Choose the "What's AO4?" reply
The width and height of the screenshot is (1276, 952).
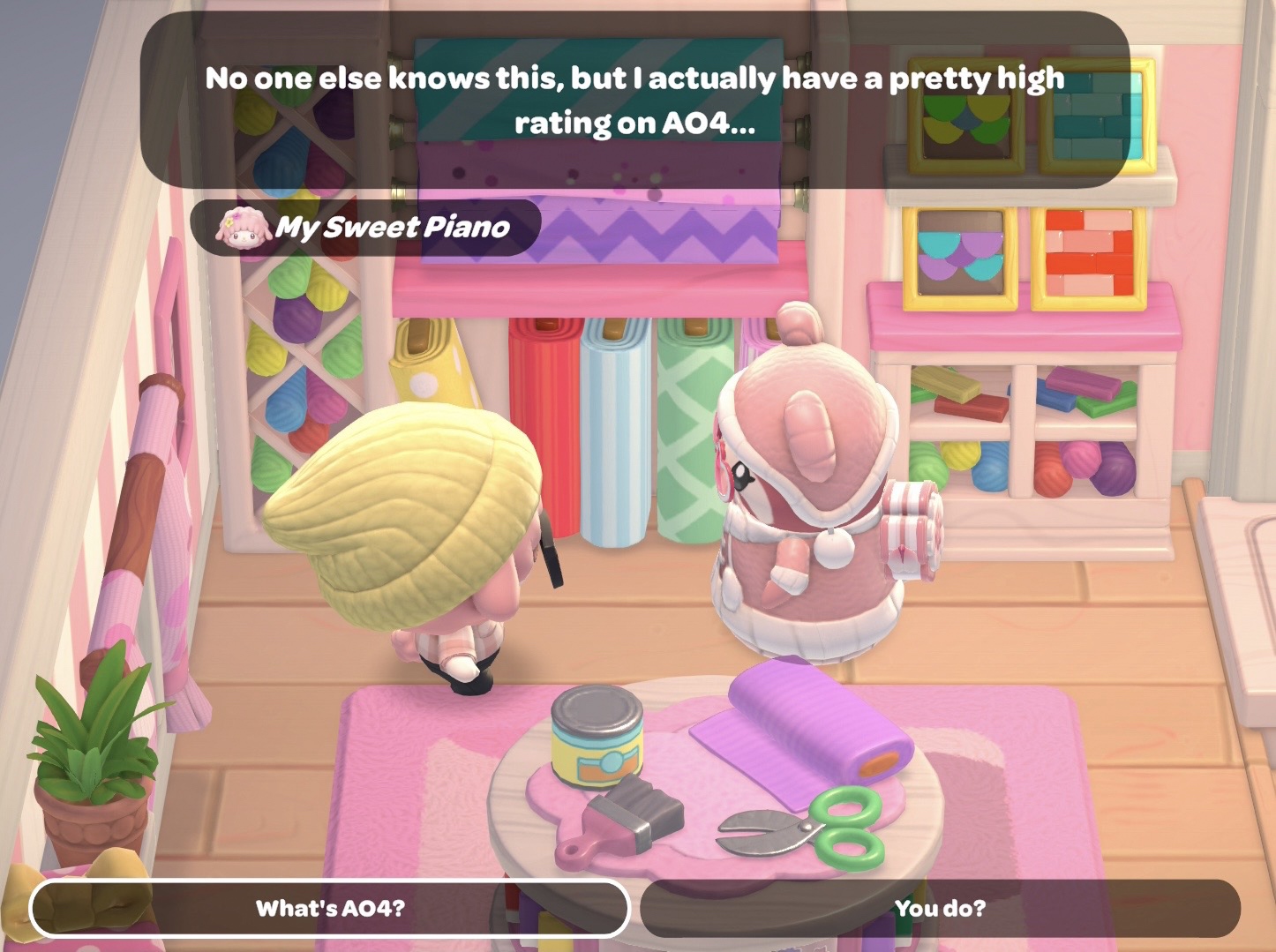point(330,908)
